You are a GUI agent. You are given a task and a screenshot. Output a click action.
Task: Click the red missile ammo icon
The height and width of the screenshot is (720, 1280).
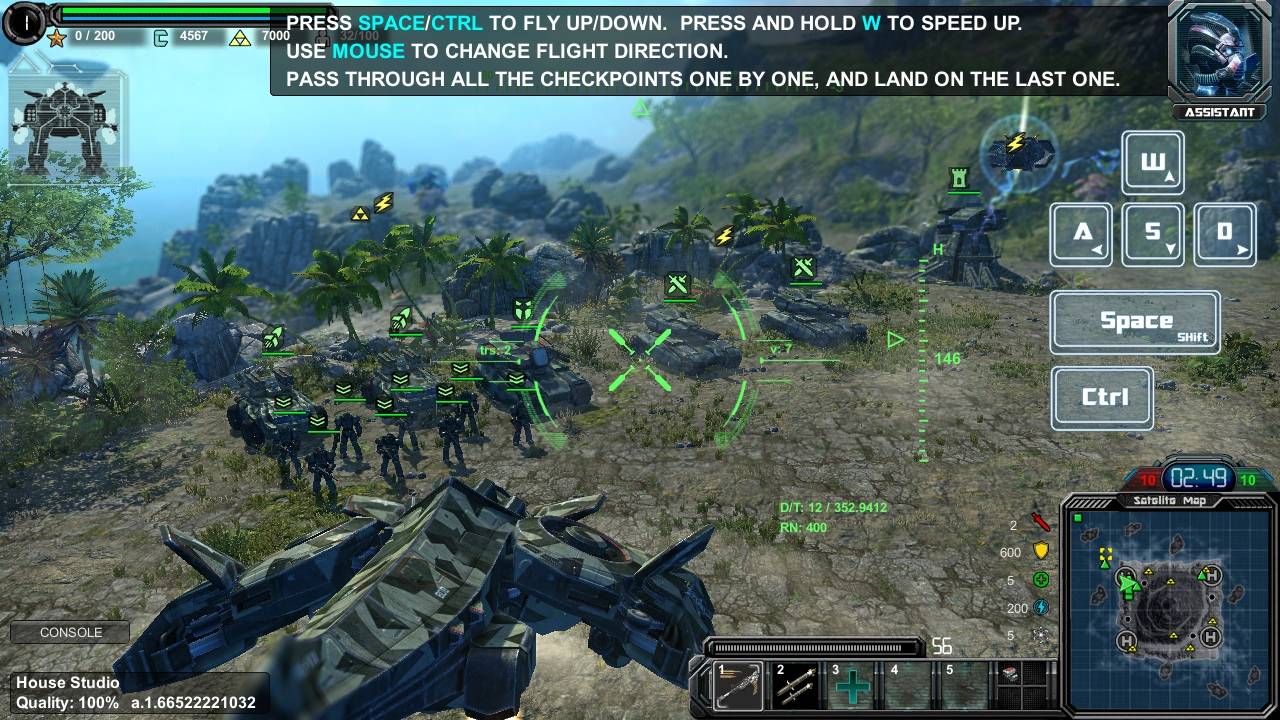click(x=1041, y=523)
